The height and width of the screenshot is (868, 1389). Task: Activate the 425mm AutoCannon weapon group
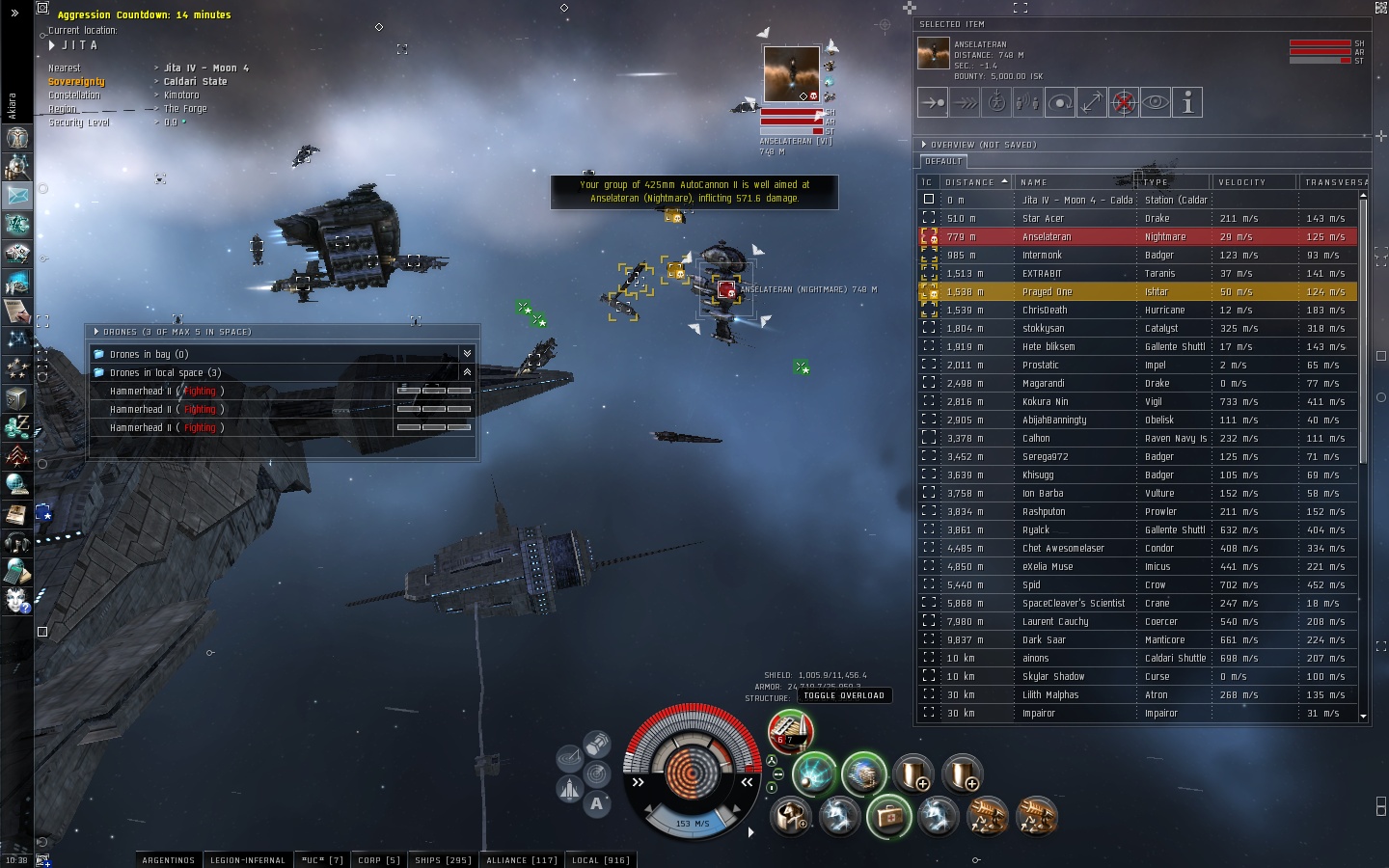790,732
